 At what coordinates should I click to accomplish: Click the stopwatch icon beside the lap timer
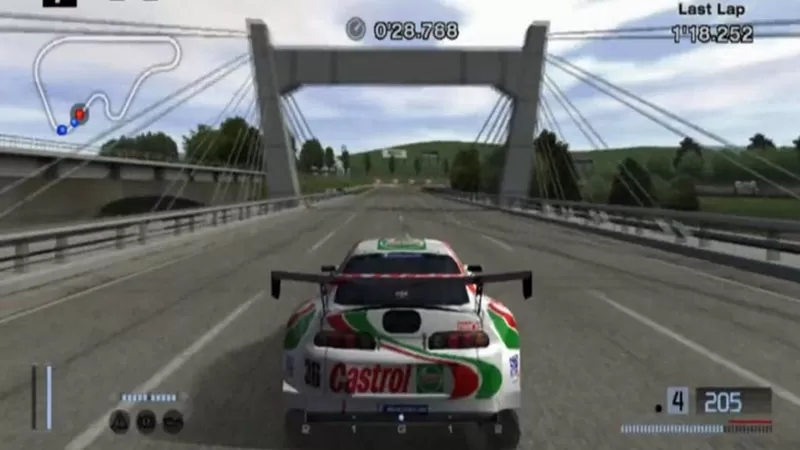(x=355, y=30)
